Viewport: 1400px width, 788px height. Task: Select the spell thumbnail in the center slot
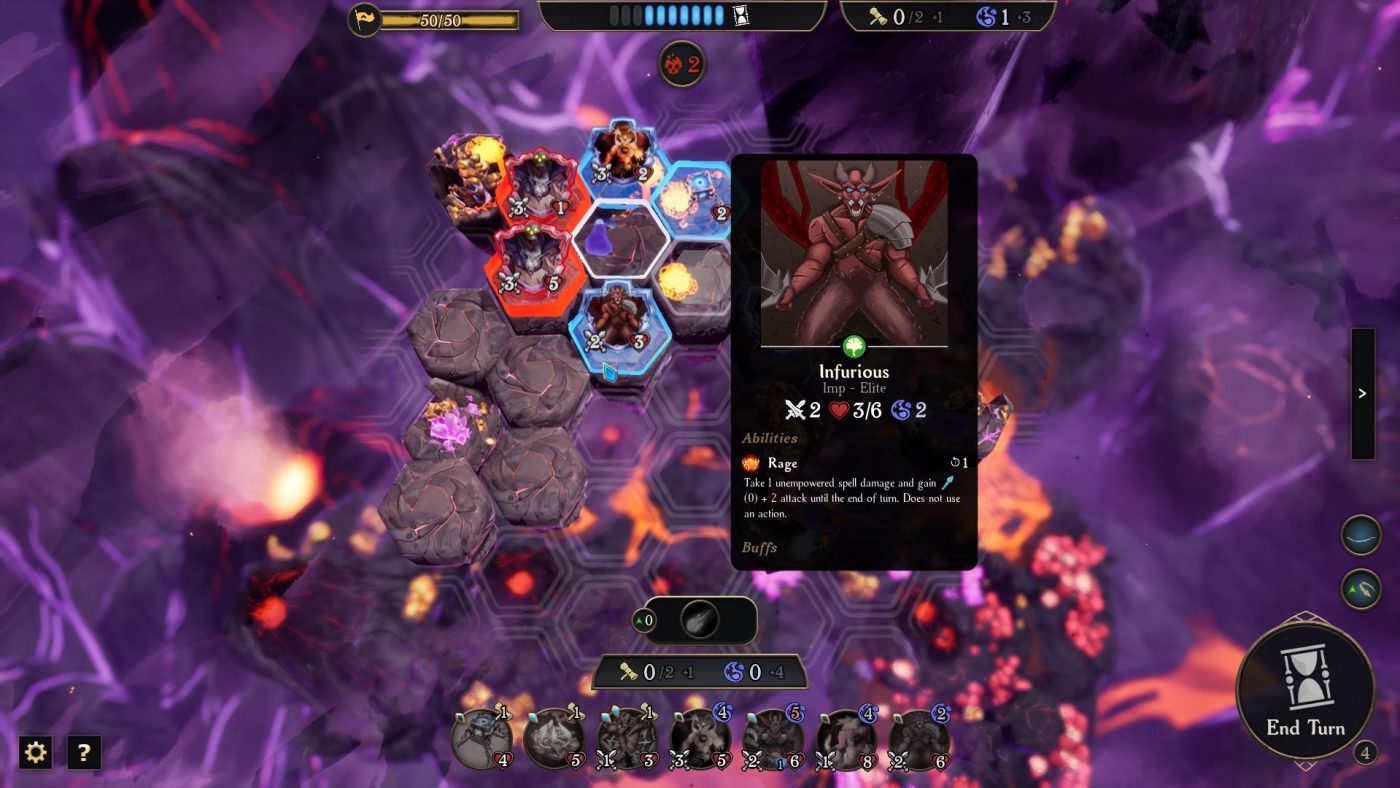click(700, 618)
